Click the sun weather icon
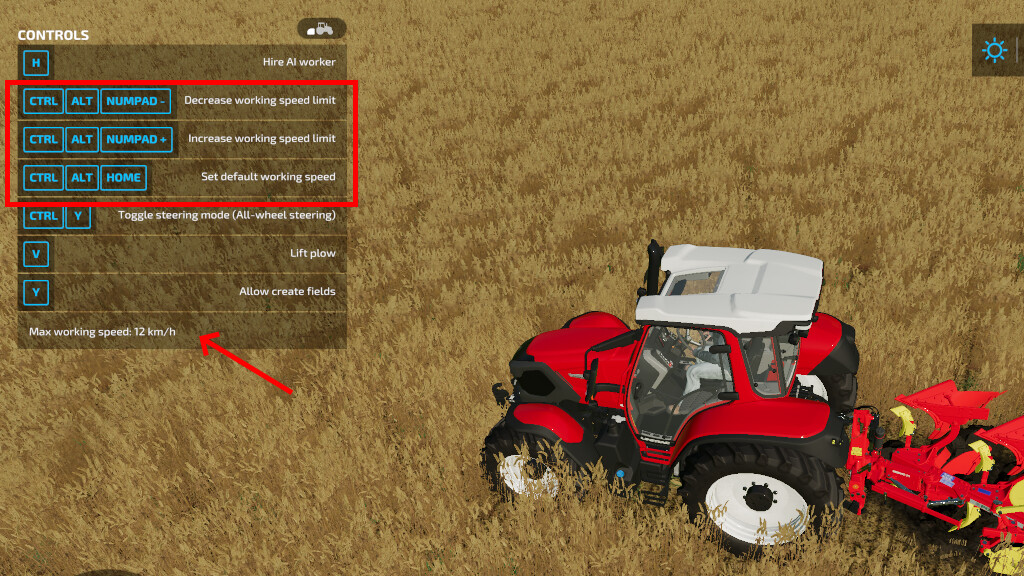1024x576 pixels. 994,51
